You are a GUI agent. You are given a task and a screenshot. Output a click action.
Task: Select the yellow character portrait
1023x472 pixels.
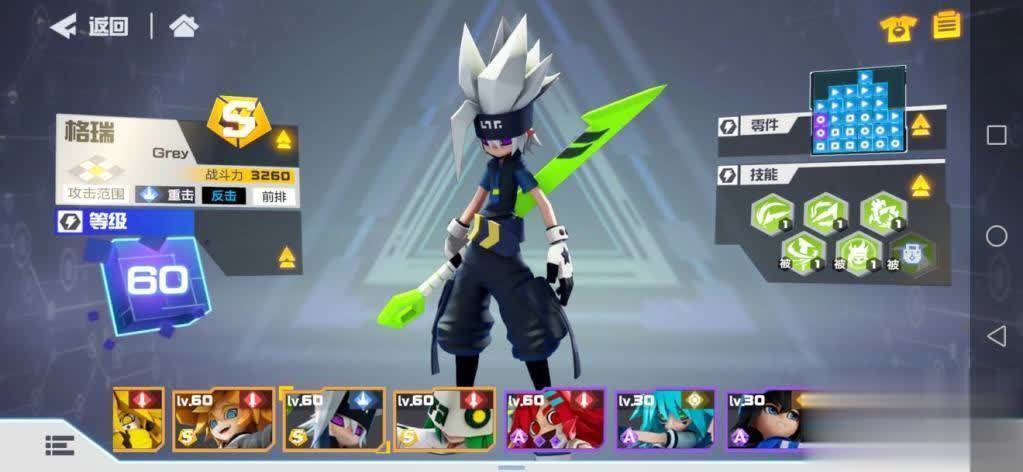tap(139, 419)
